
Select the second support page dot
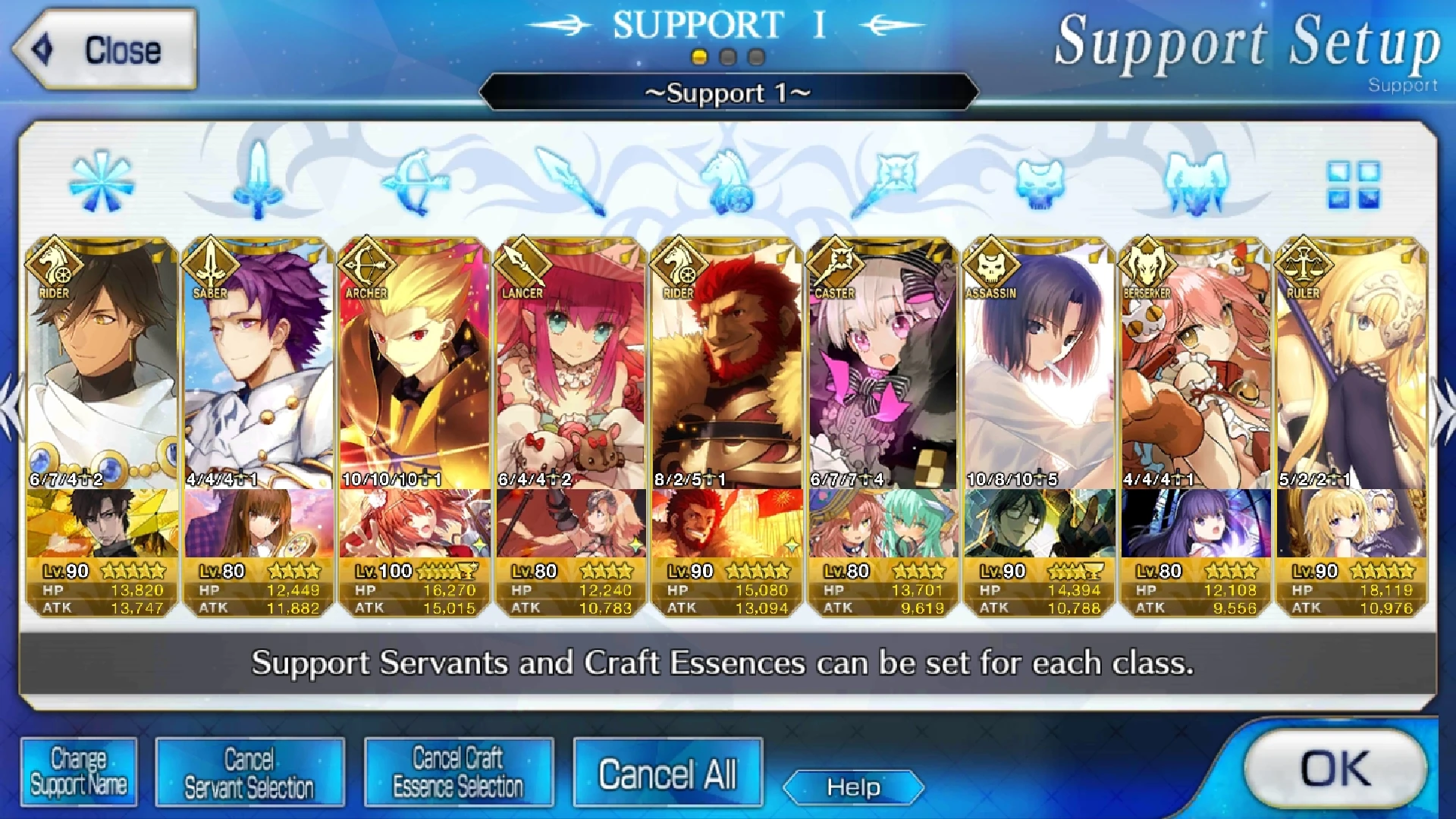click(x=729, y=54)
